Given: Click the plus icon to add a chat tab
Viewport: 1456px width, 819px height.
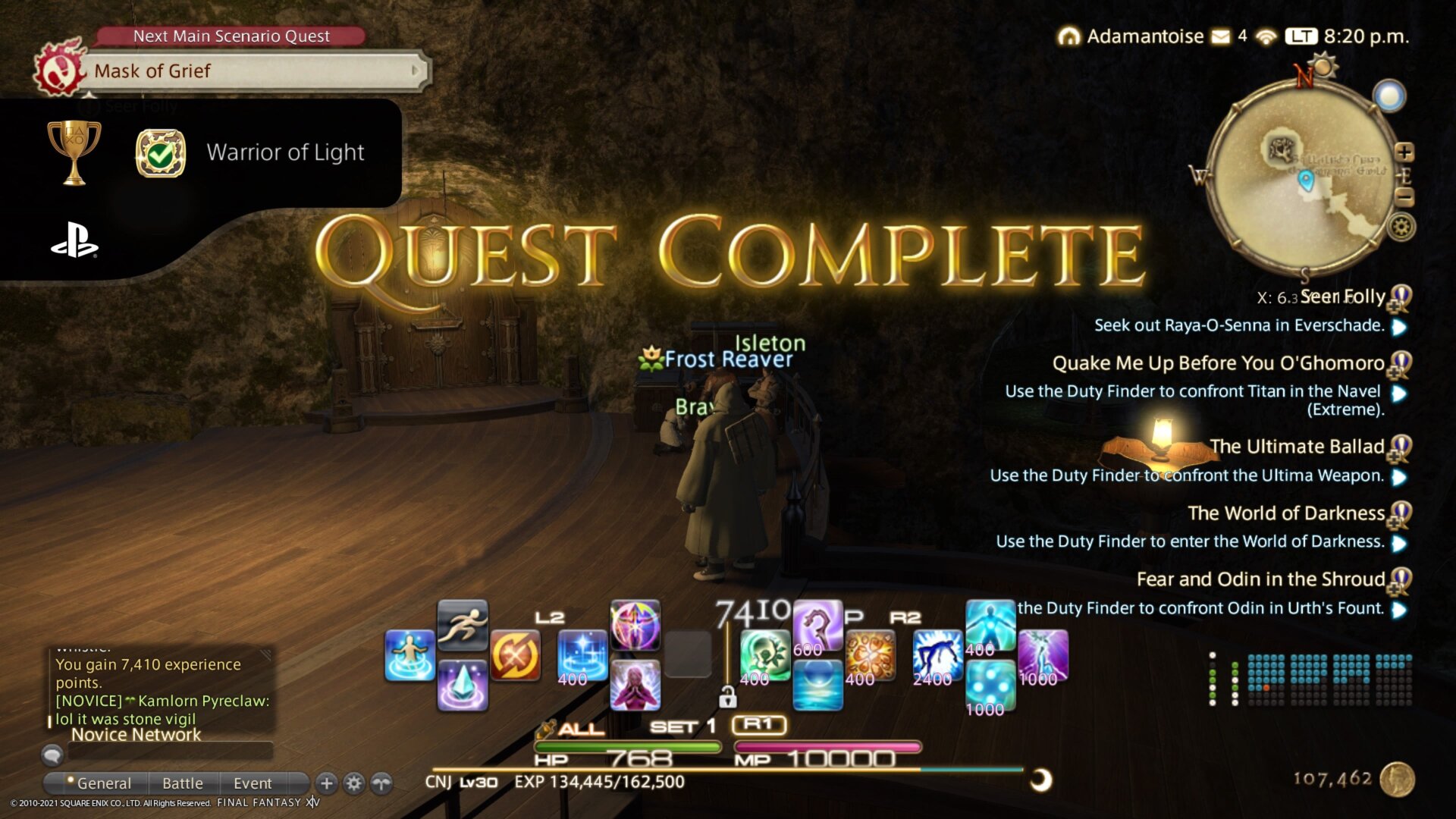Looking at the screenshot, I should [x=325, y=783].
